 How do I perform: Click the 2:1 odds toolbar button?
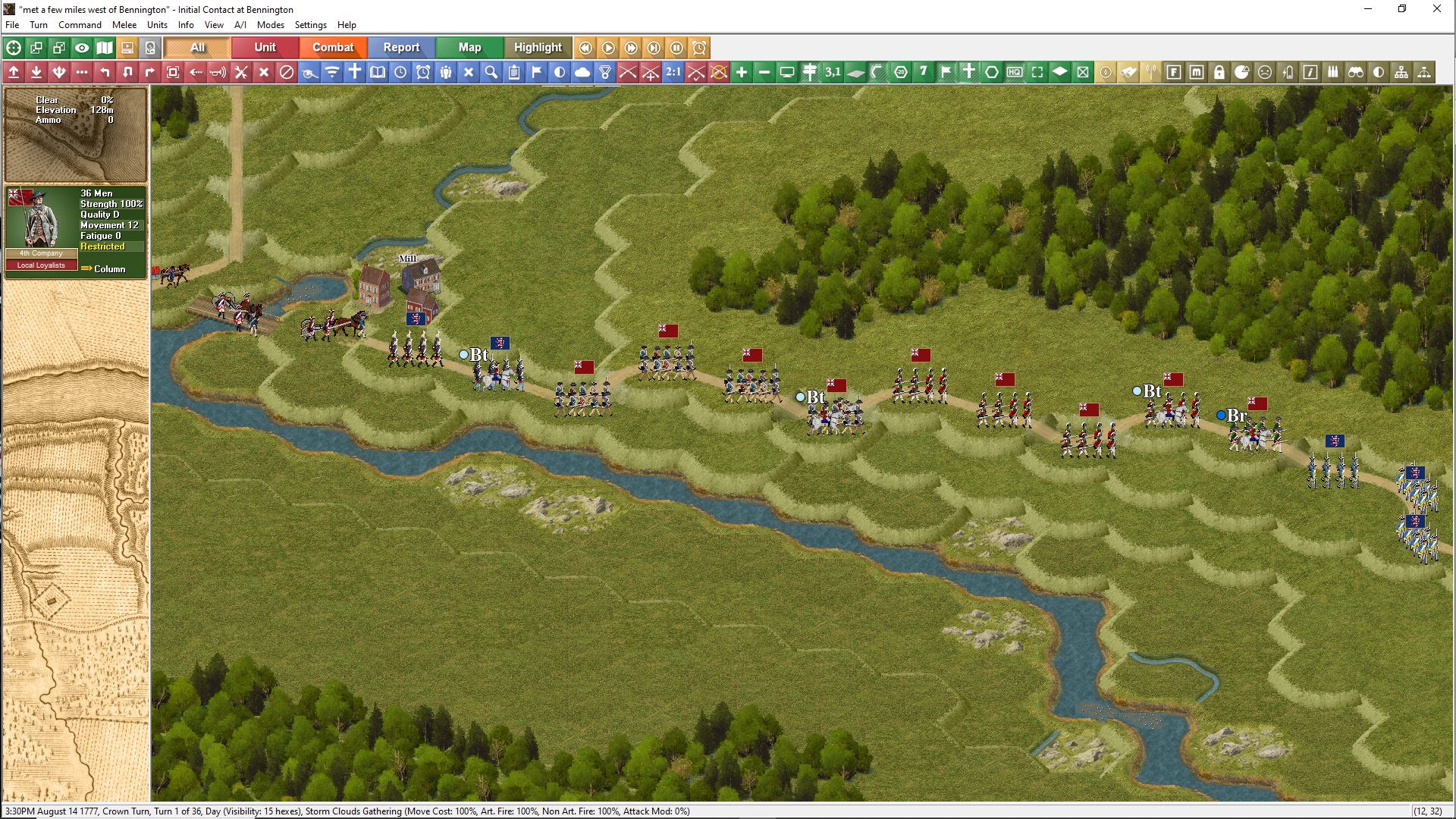673,72
